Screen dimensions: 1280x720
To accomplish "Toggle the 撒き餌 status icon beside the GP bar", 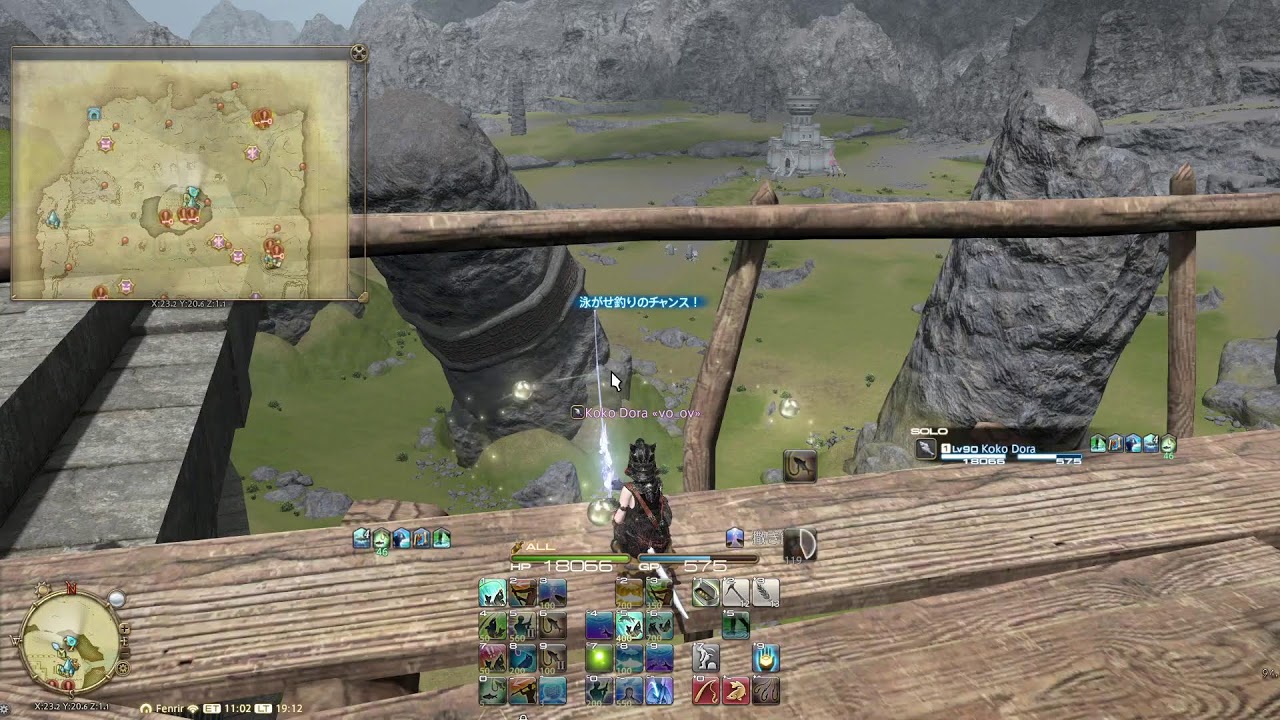I will (735, 536).
